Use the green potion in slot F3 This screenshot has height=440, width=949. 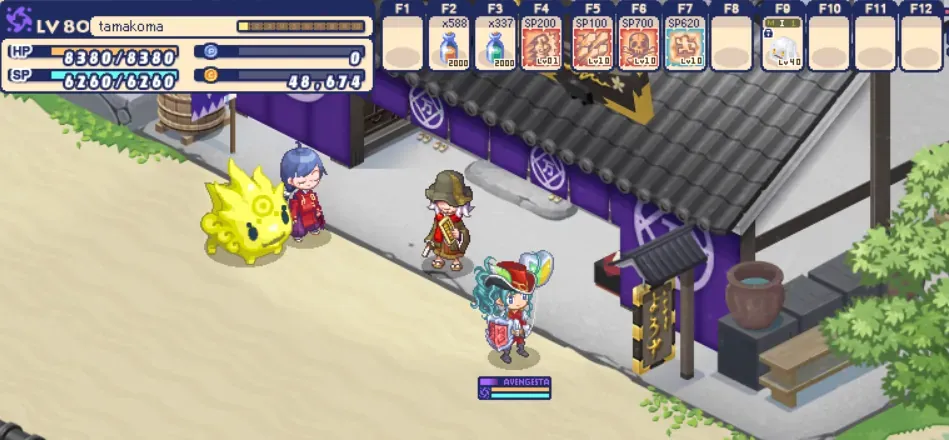click(x=495, y=47)
